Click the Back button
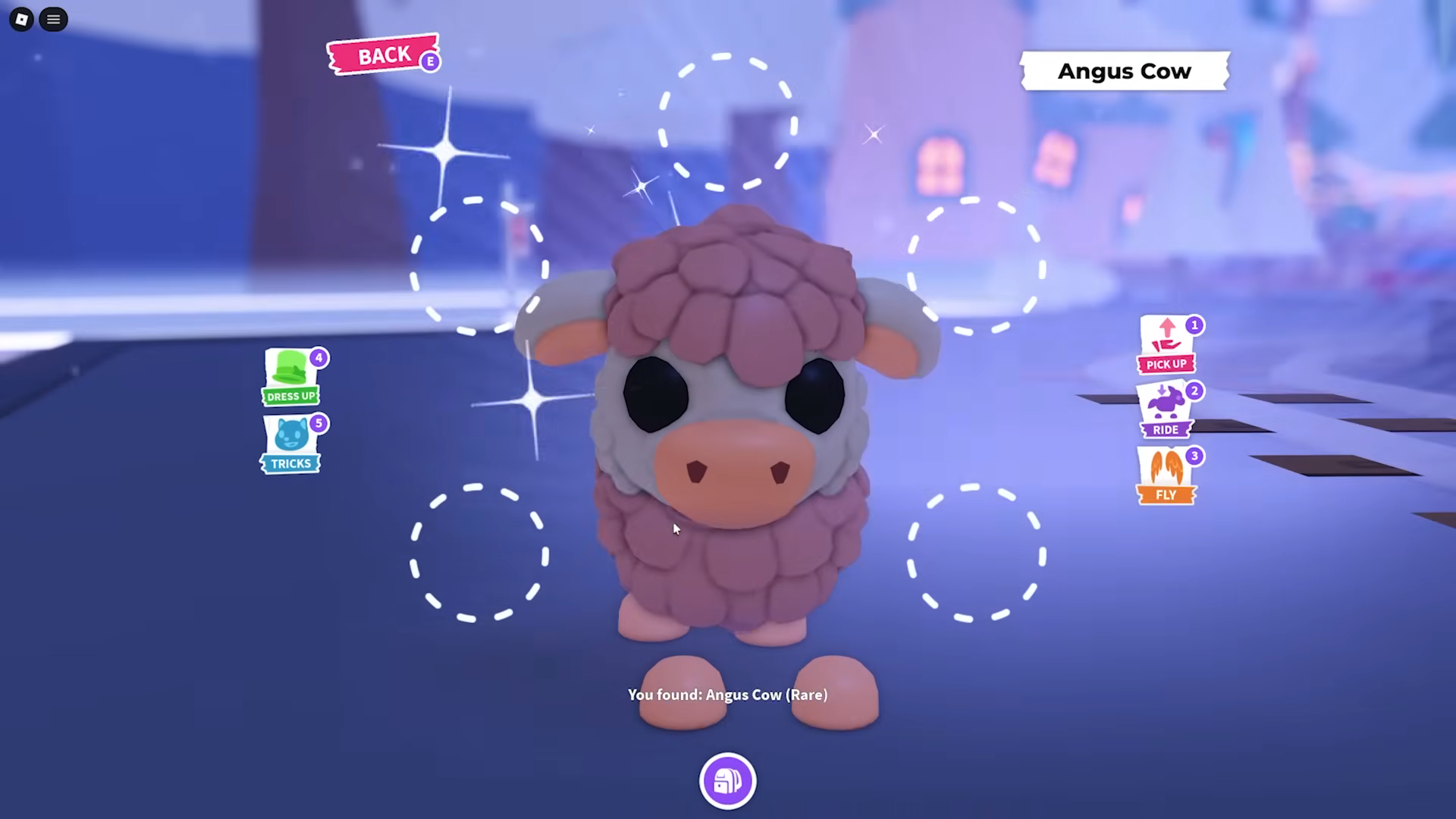Image resolution: width=1456 pixels, height=819 pixels. [382, 55]
